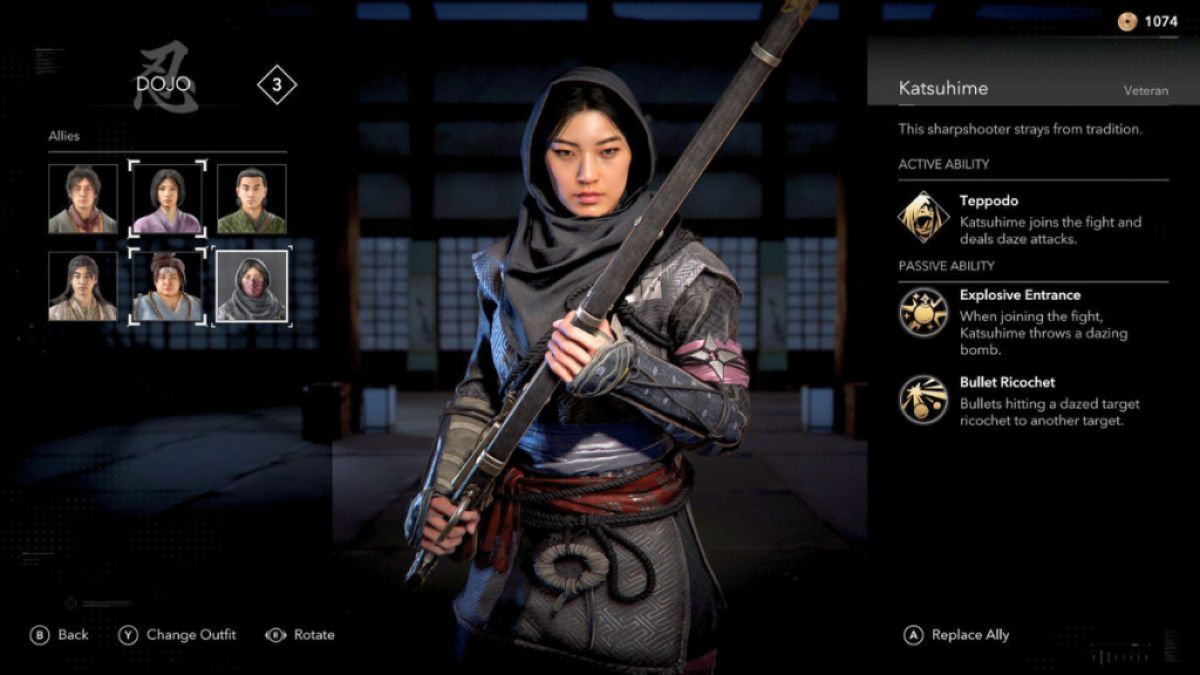Select the long-haired ally in beige robes
1200x675 pixels.
point(83,286)
